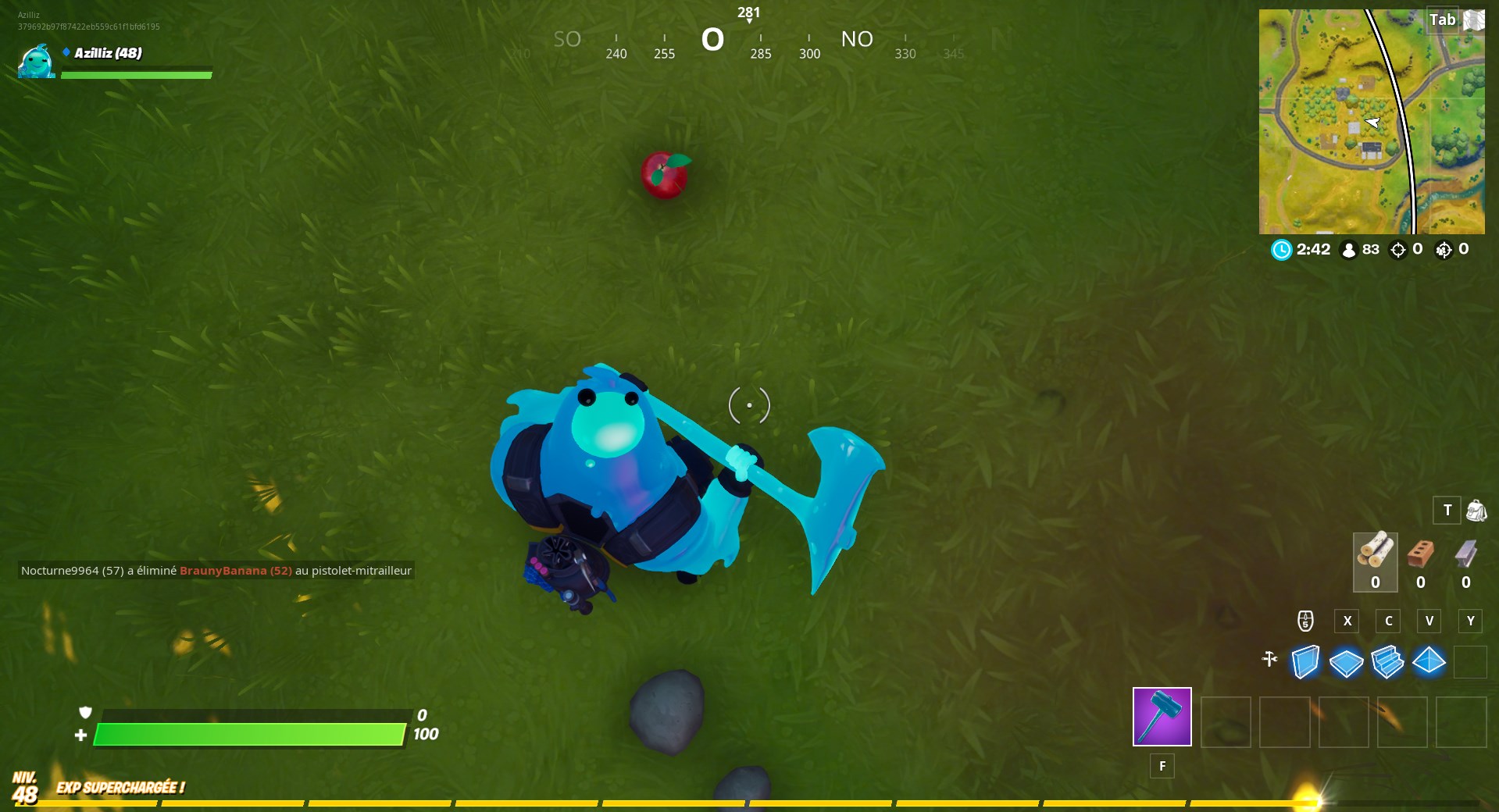Click the eliminations crosshair icon in the stats bar
The width and height of the screenshot is (1499, 812).
[1397, 250]
